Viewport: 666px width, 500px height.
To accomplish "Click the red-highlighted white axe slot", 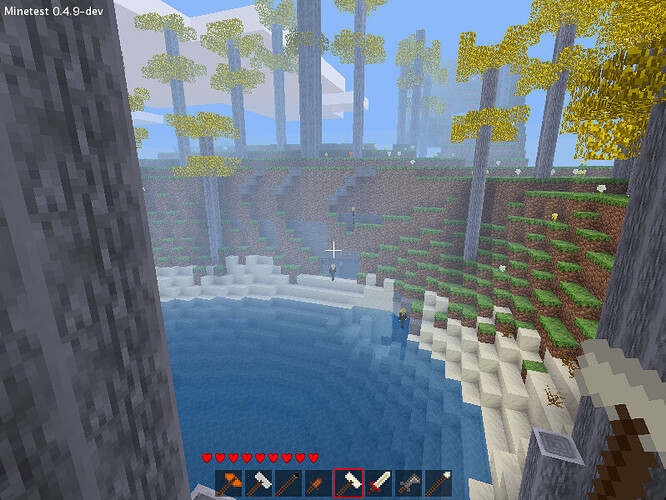I will tap(347, 483).
